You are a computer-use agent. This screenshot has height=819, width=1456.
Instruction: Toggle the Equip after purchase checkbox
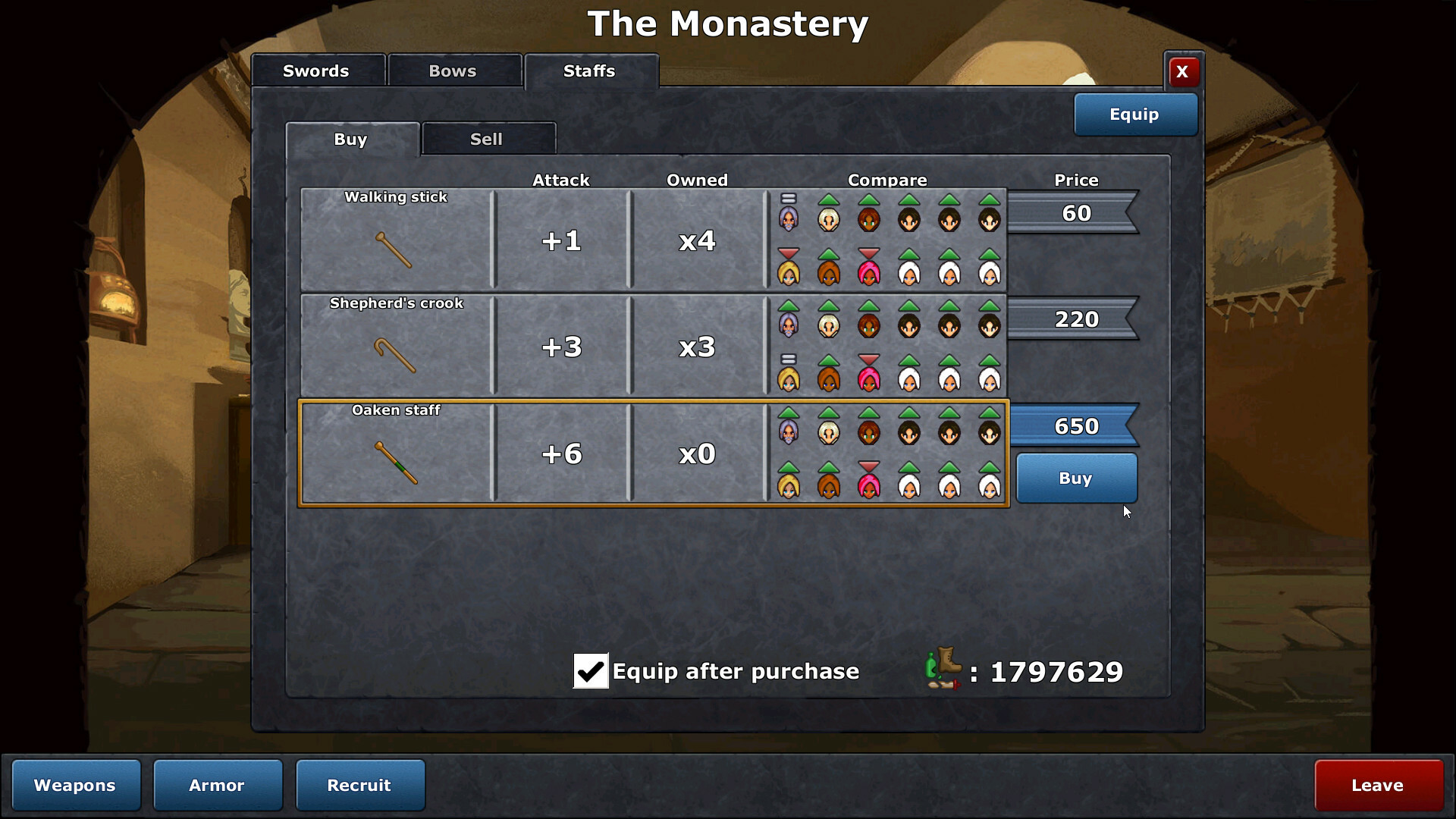click(x=591, y=671)
